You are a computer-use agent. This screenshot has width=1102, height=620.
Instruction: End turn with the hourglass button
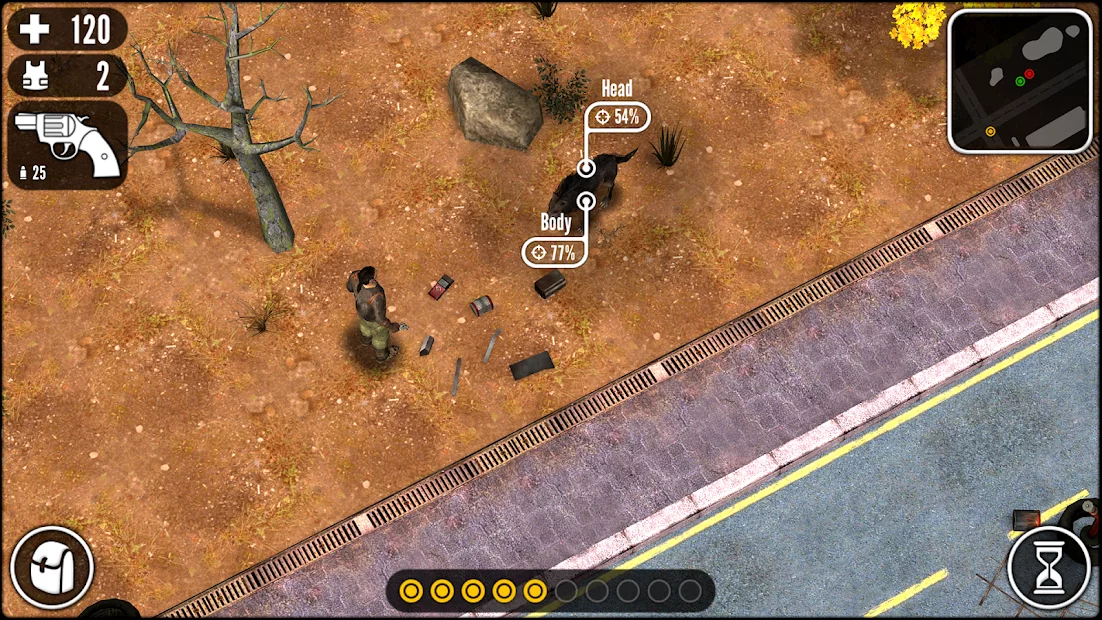(1049, 567)
